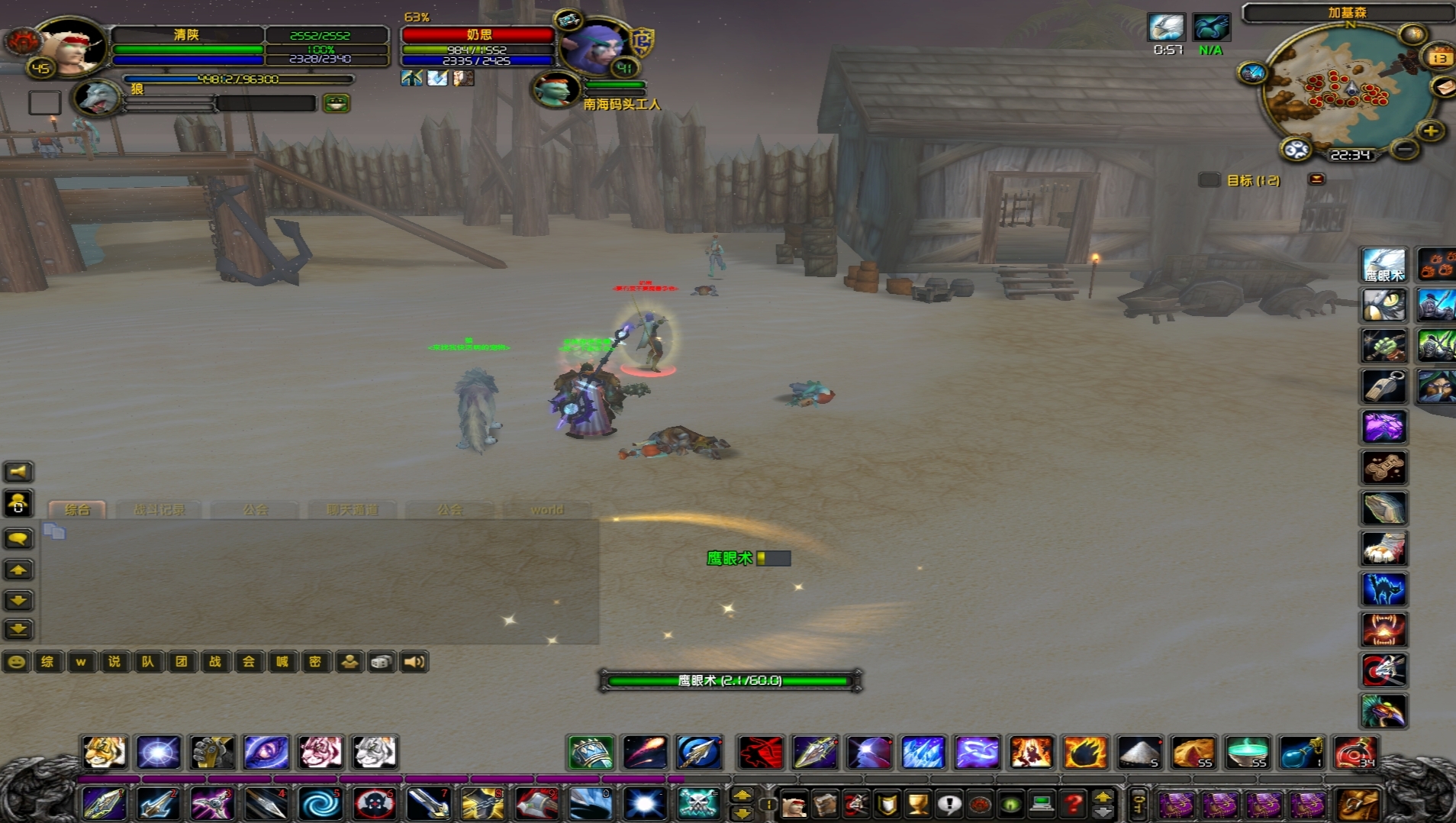1456x823 pixels.
Task: Zoom in the minimap with plus button
Action: [1431, 131]
